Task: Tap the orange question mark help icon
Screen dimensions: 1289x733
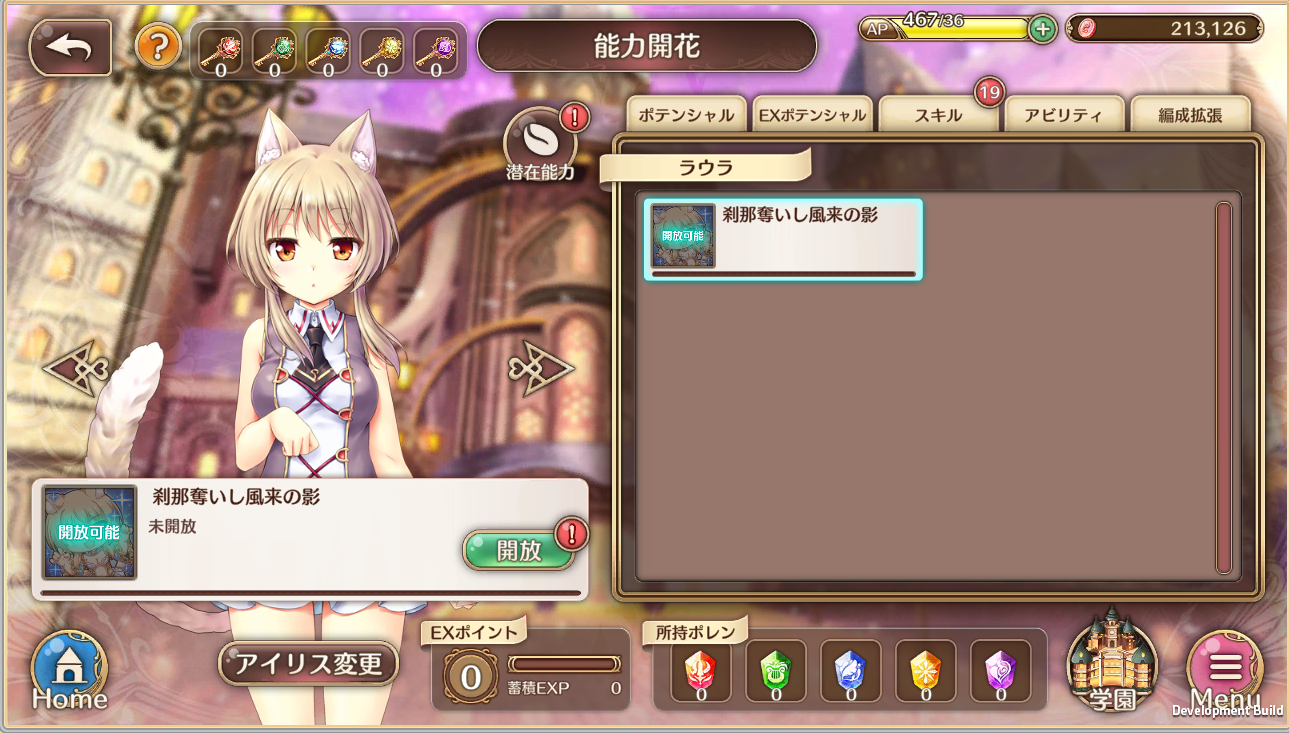Action: [x=159, y=48]
